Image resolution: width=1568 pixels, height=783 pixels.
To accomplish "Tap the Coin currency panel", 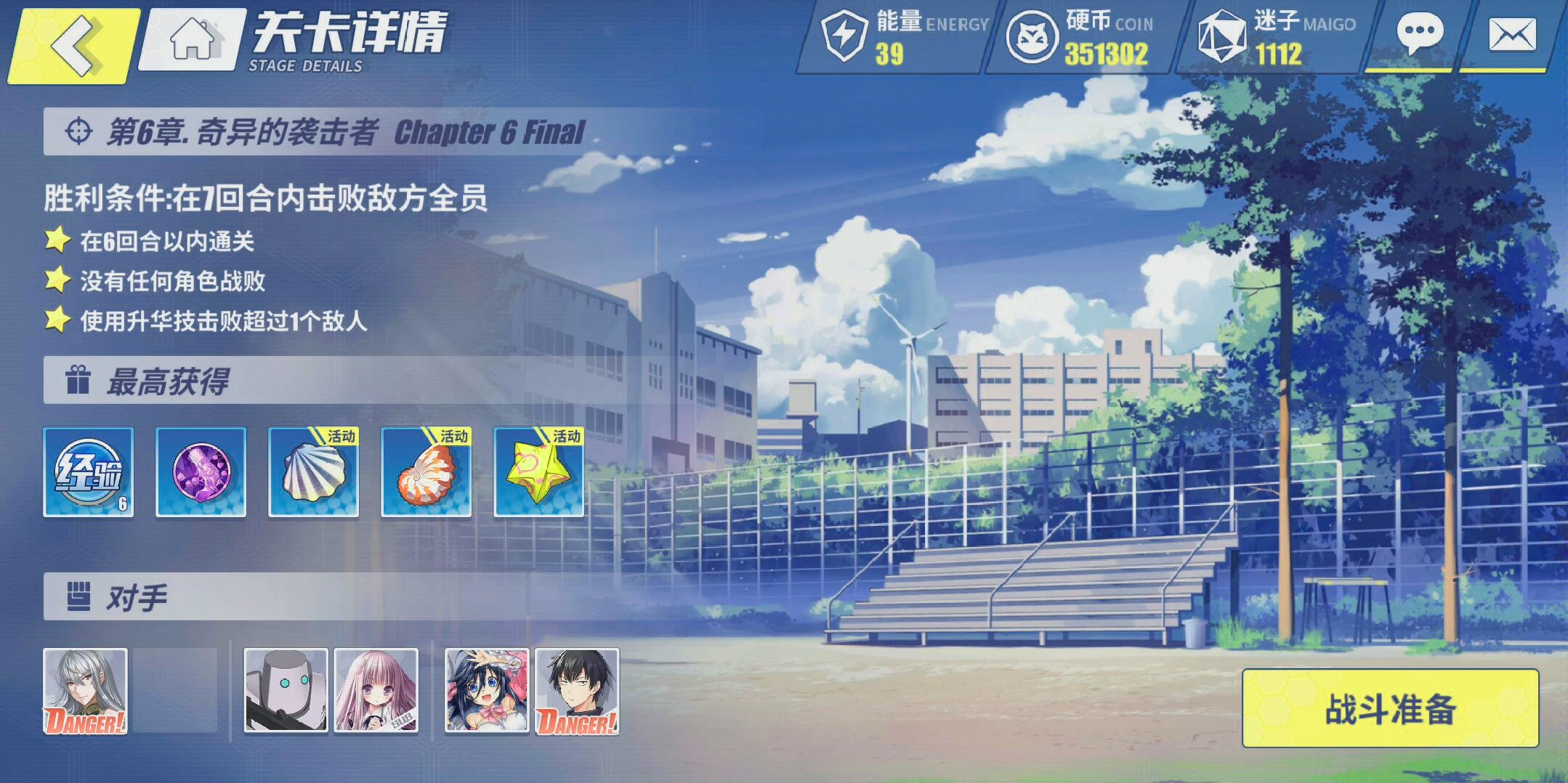I will point(1083,38).
